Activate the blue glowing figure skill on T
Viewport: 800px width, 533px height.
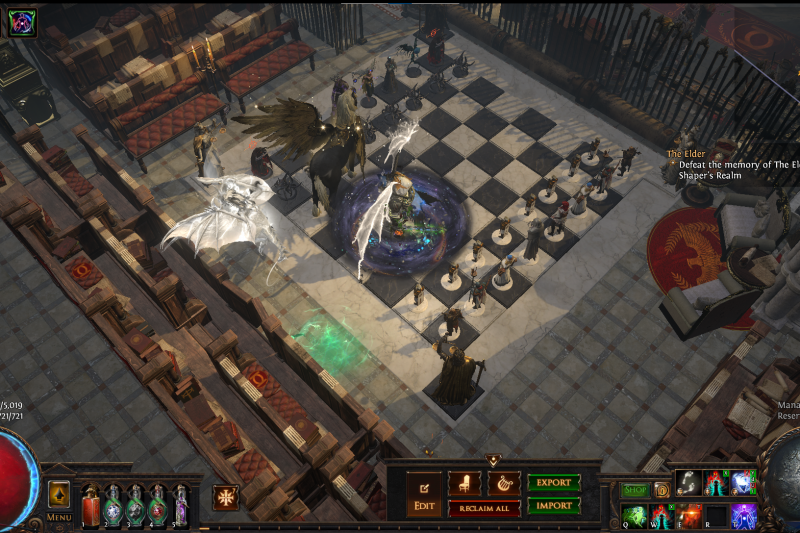coord(742,516)
